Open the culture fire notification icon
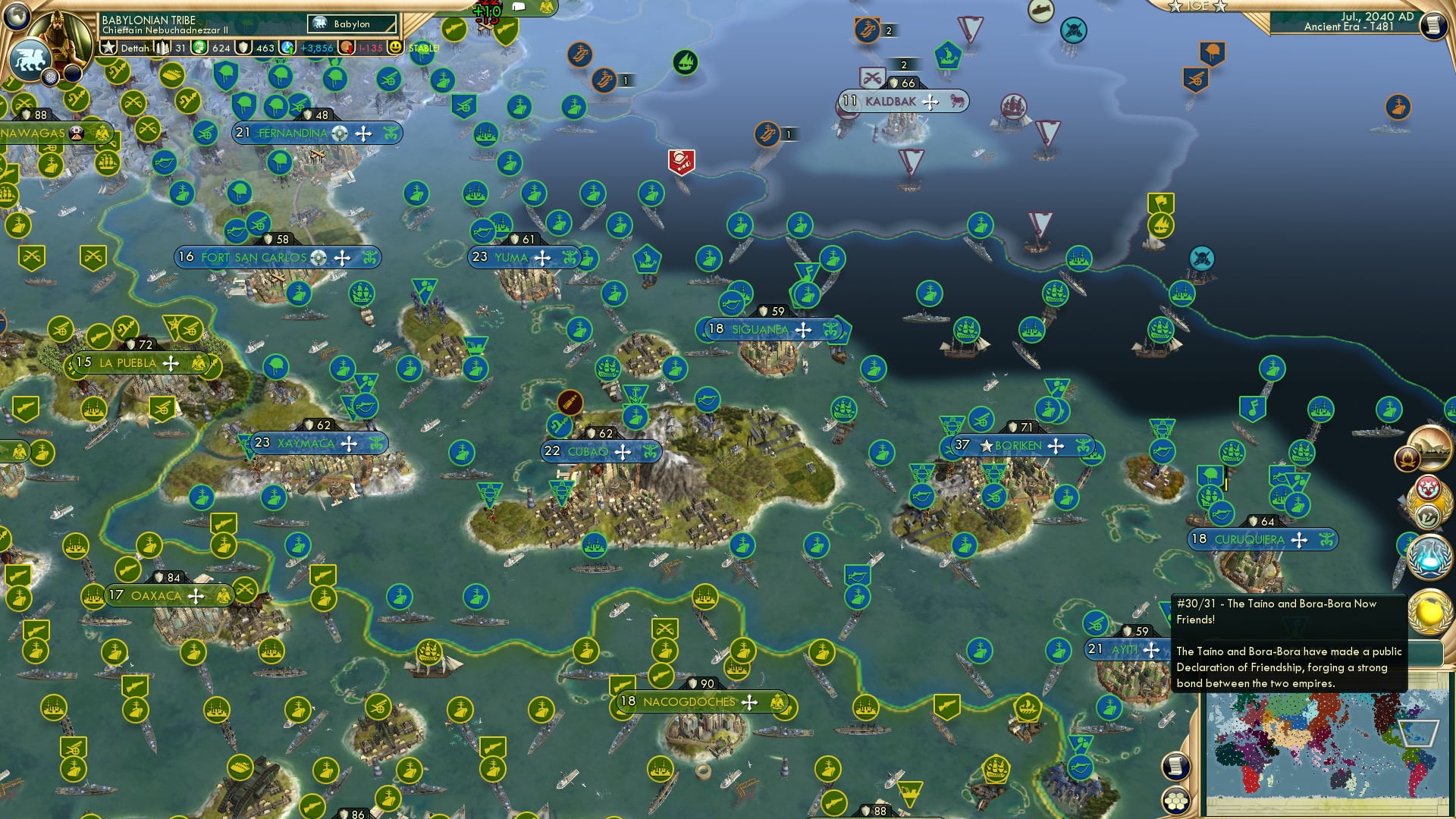The image size is (1456, 819). (x=1407, y=459)
